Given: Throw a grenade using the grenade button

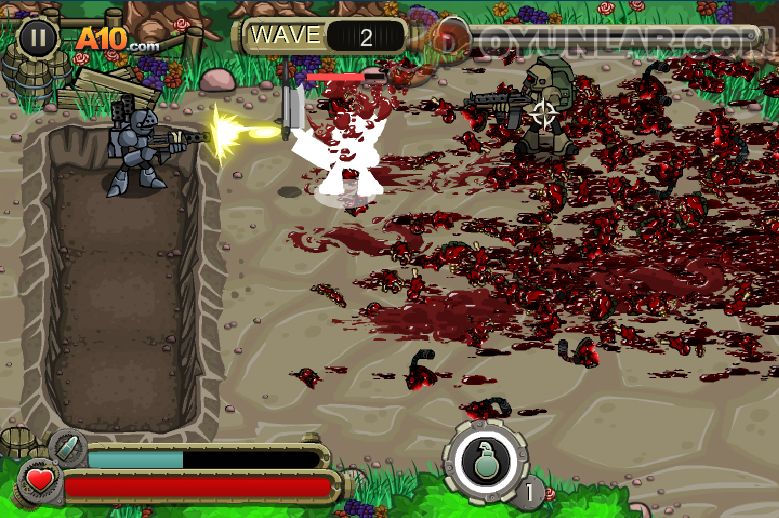Looking at the screenshot, I should click(486, 462).
